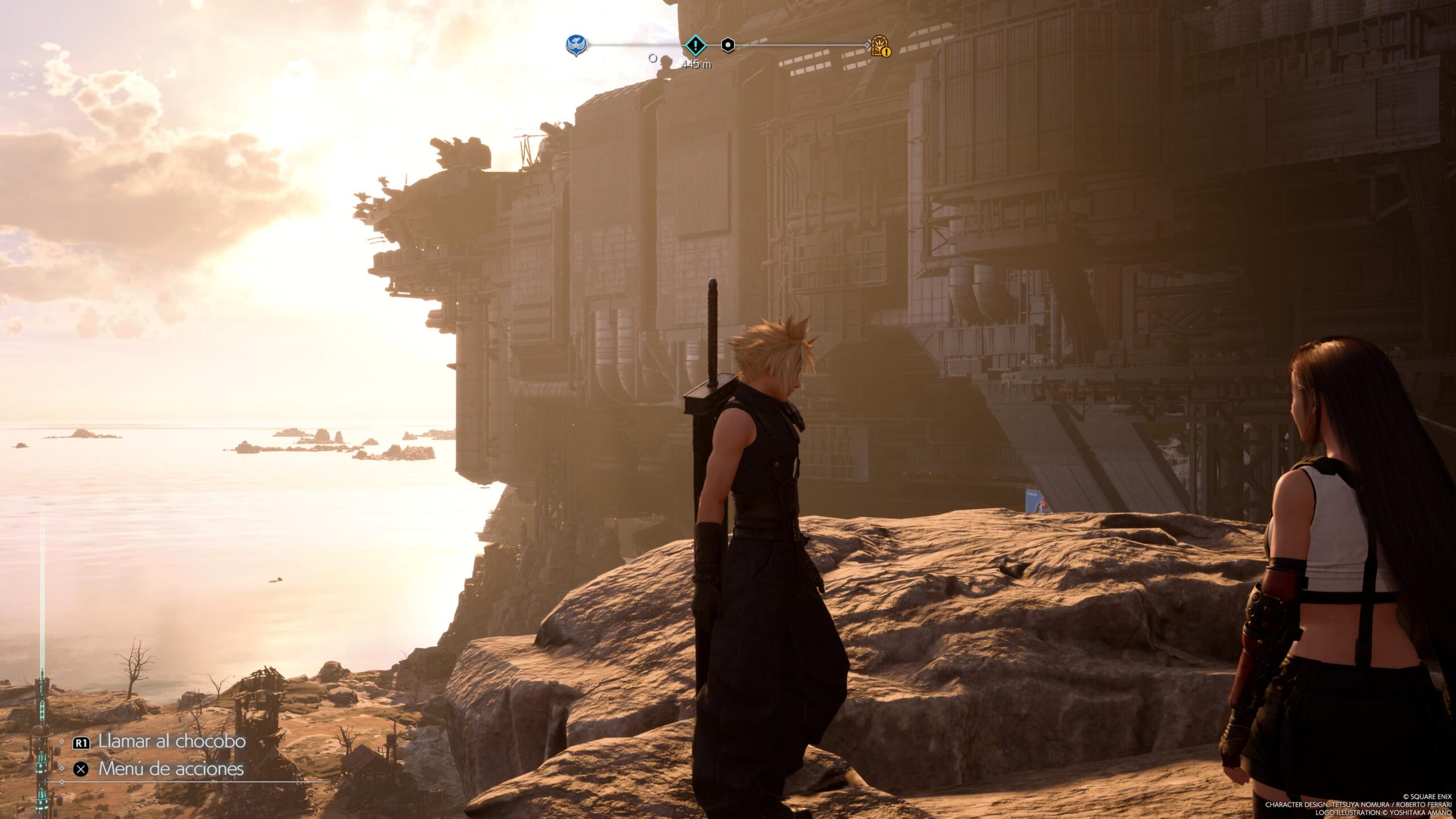This screenshot has width=1456, height=819.
Task: Click the teal diamond objective marker
Action: pos(695,45)
